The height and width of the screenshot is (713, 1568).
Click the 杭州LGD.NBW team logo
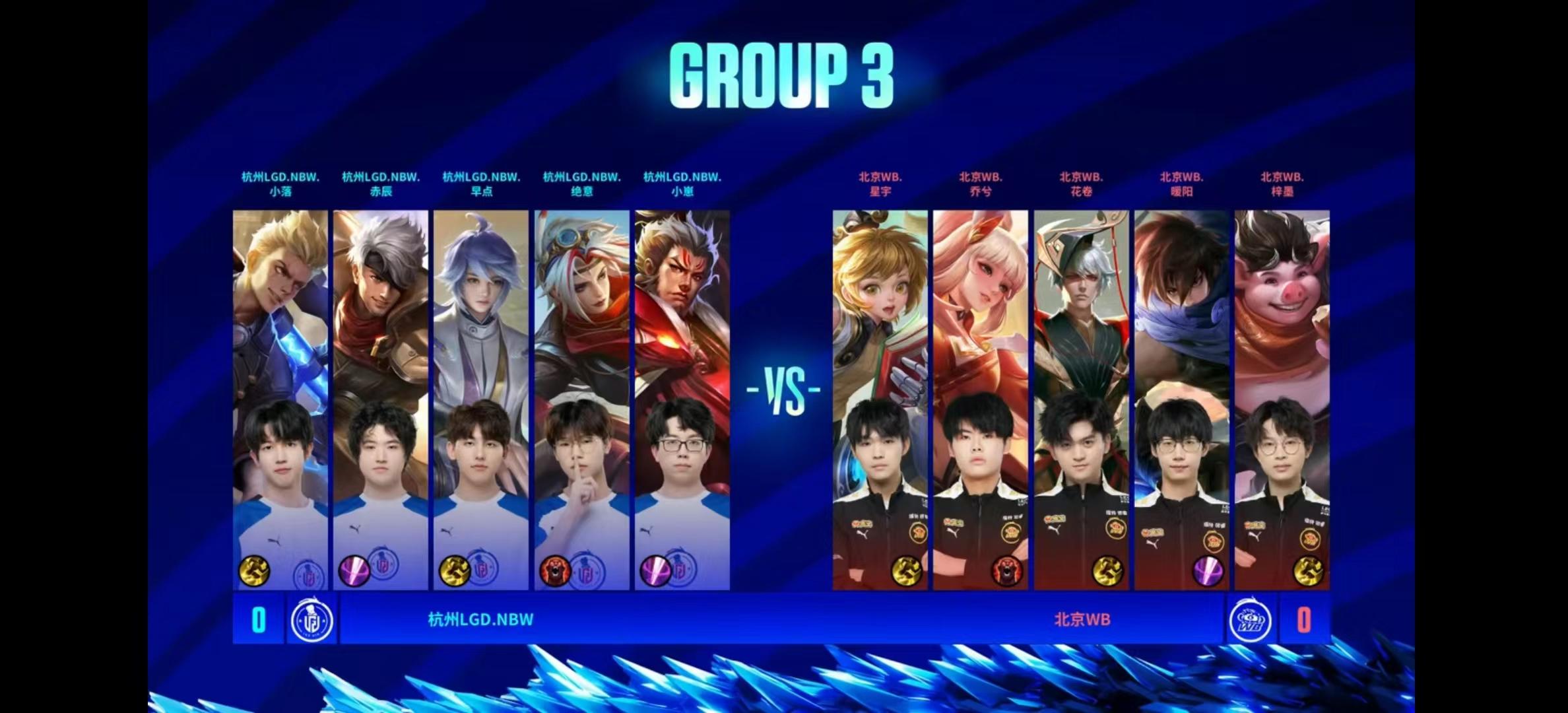(311, 620)
